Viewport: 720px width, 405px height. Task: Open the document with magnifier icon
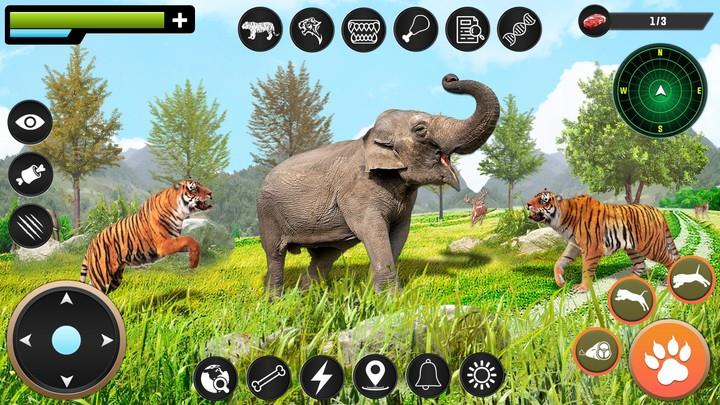[x=467, y=30]
